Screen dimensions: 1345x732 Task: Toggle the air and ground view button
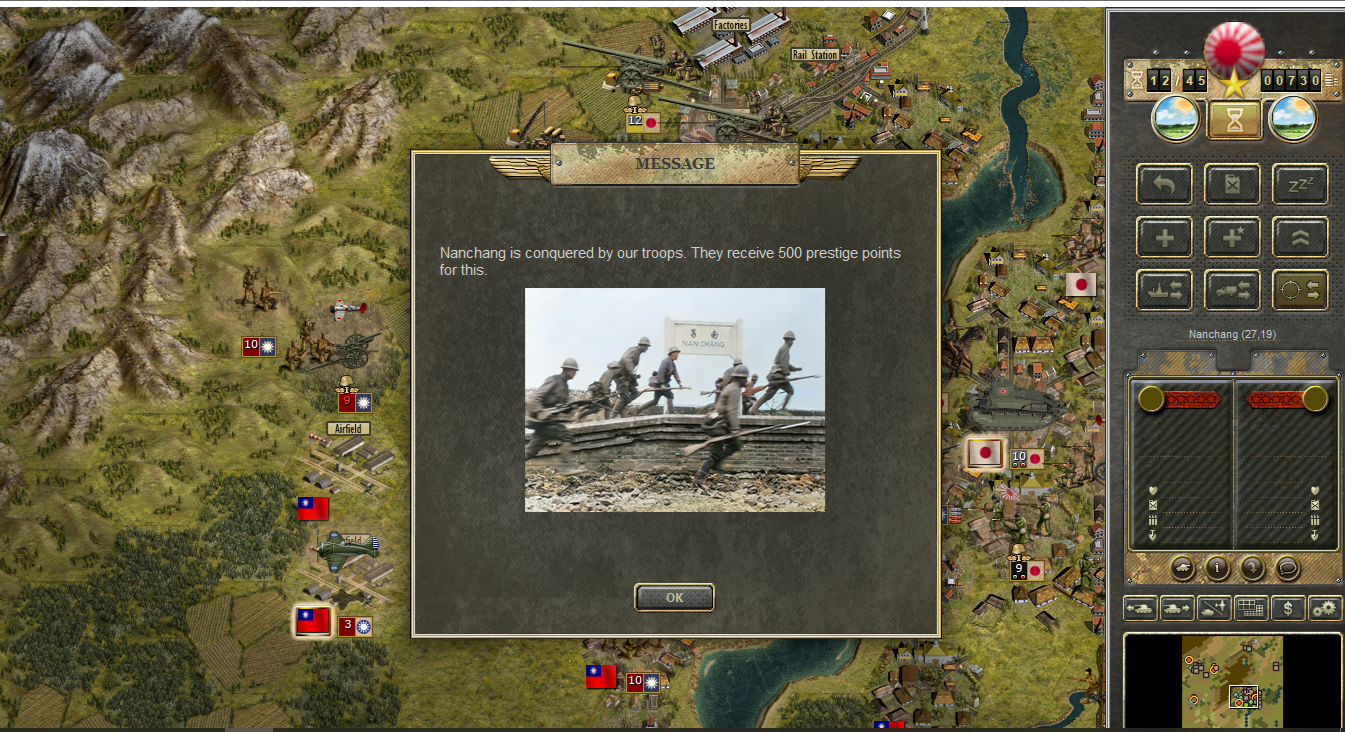(x=1214, y=607)
